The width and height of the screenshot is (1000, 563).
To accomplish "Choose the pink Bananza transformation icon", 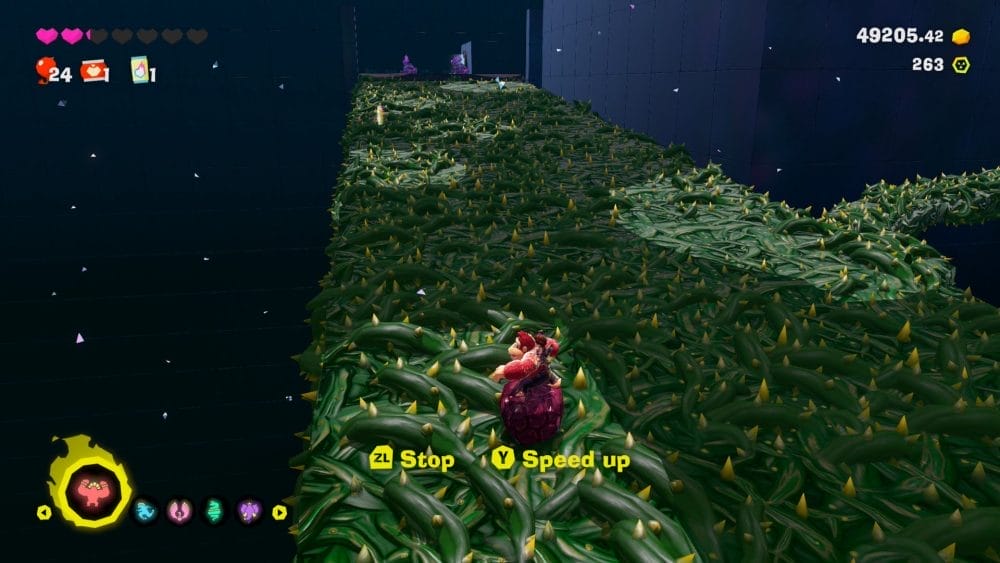I will (179, 512).
